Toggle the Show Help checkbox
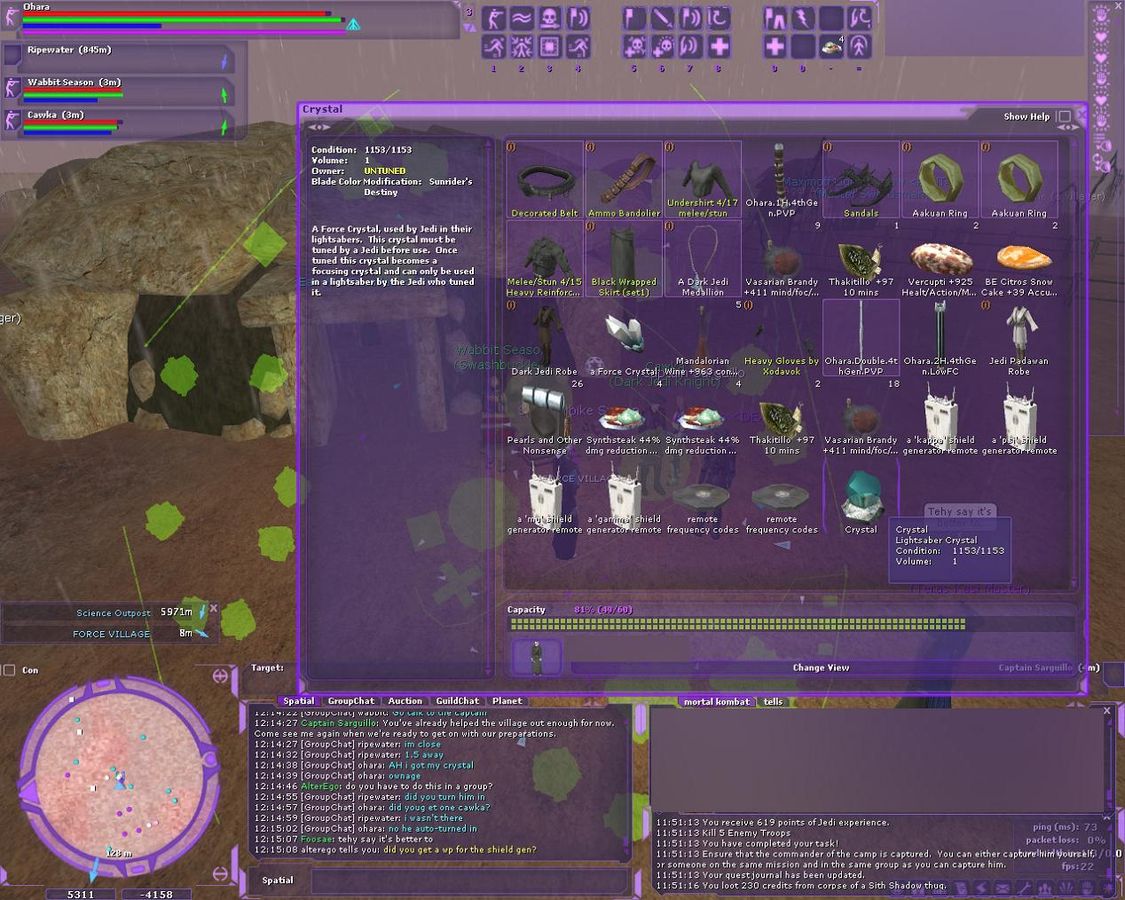 tap(1064, 117)
